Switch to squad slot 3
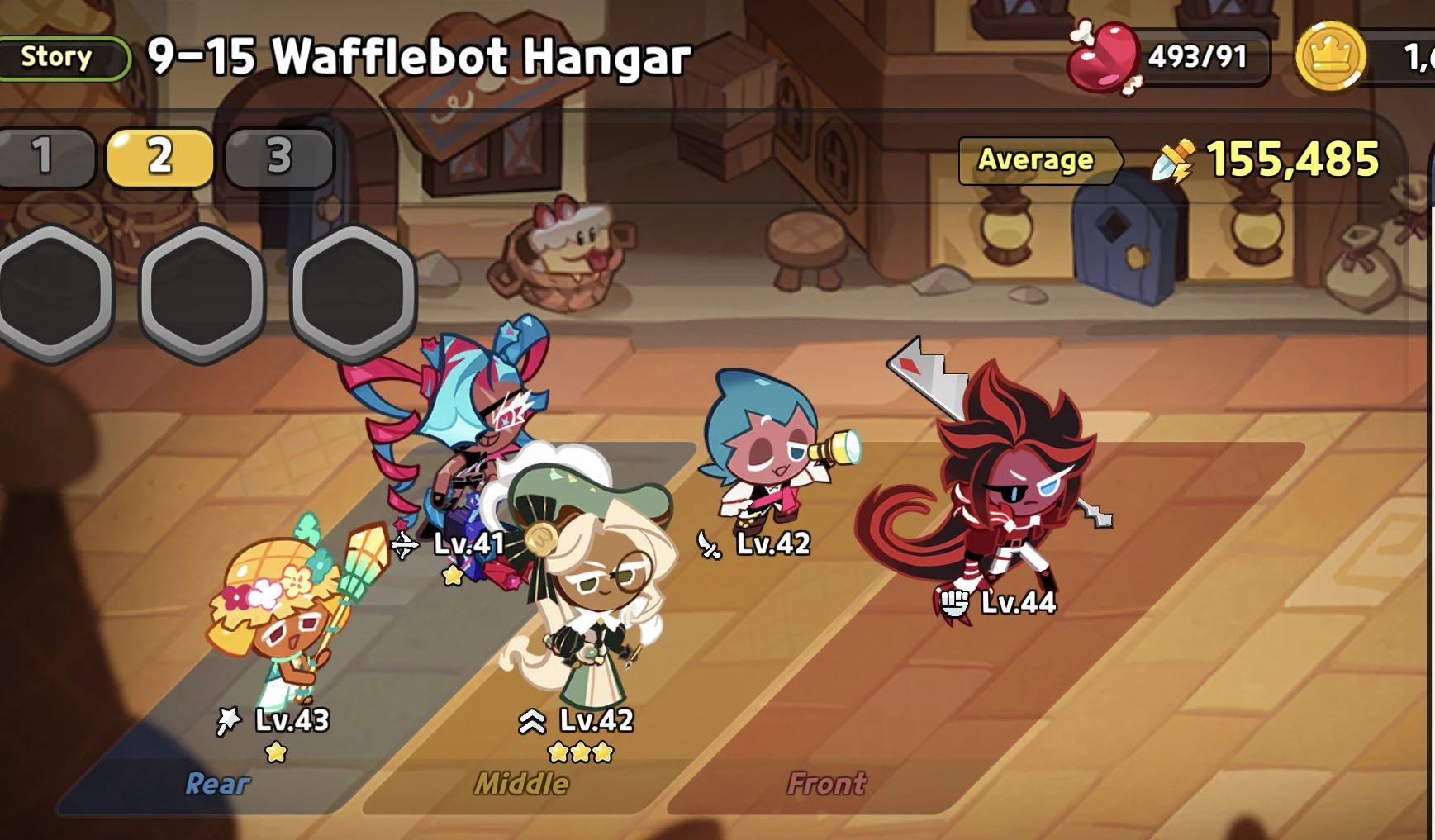The width and height of the screenshot is (1435, 840). click(278, 156)
